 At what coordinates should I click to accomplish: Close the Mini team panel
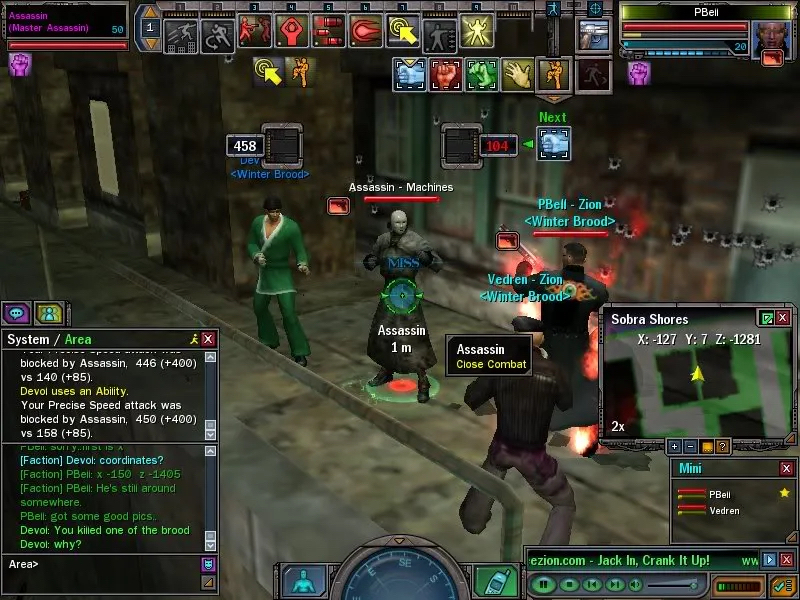coord(786,468)
